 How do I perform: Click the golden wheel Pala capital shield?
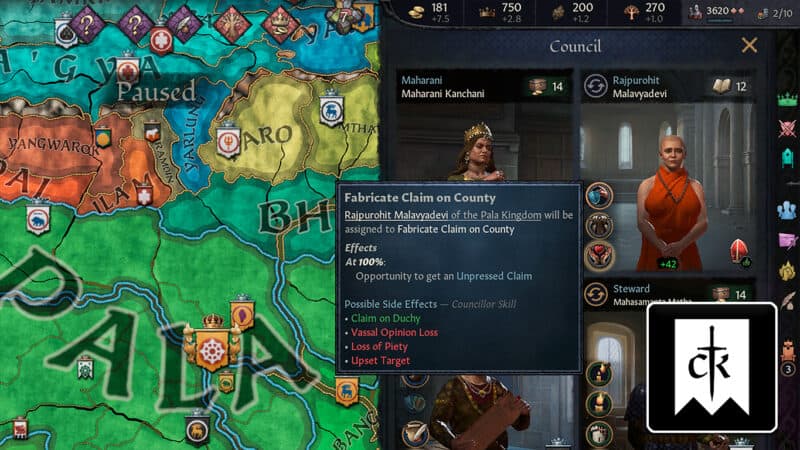211,348
